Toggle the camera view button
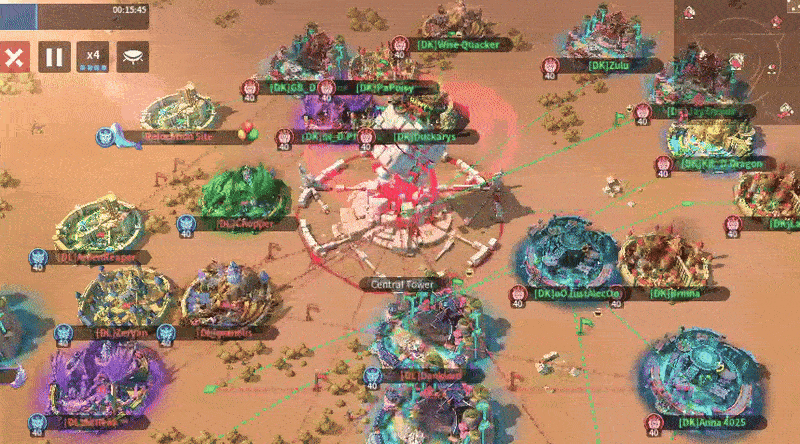800x444 pixels. tap(132, 56)
